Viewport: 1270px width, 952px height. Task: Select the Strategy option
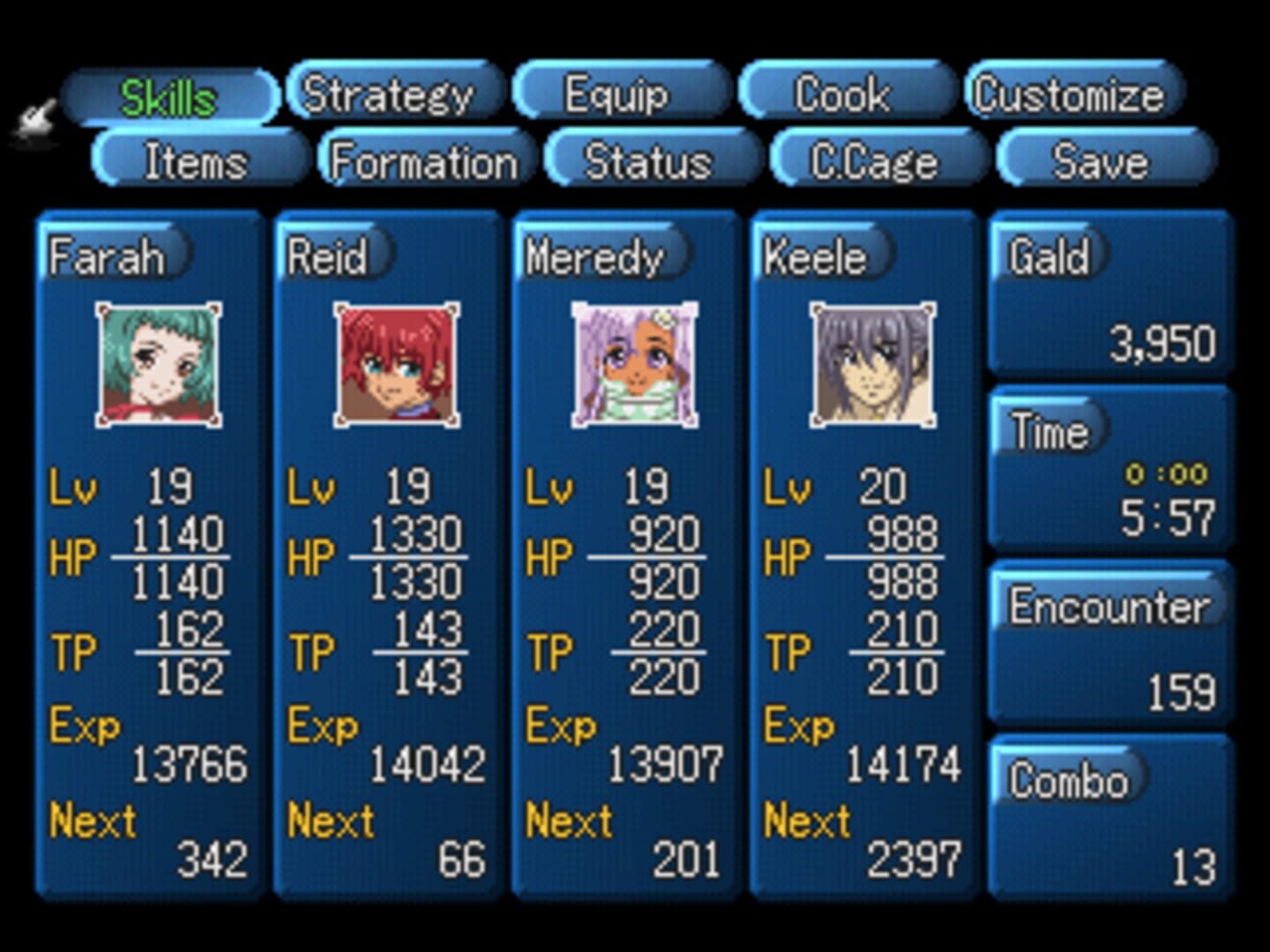392,93
